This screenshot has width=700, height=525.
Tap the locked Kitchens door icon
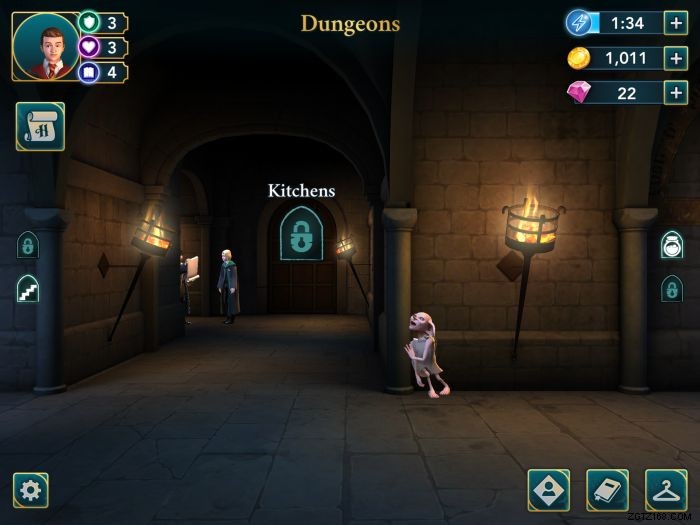click(x=300, y=235)
